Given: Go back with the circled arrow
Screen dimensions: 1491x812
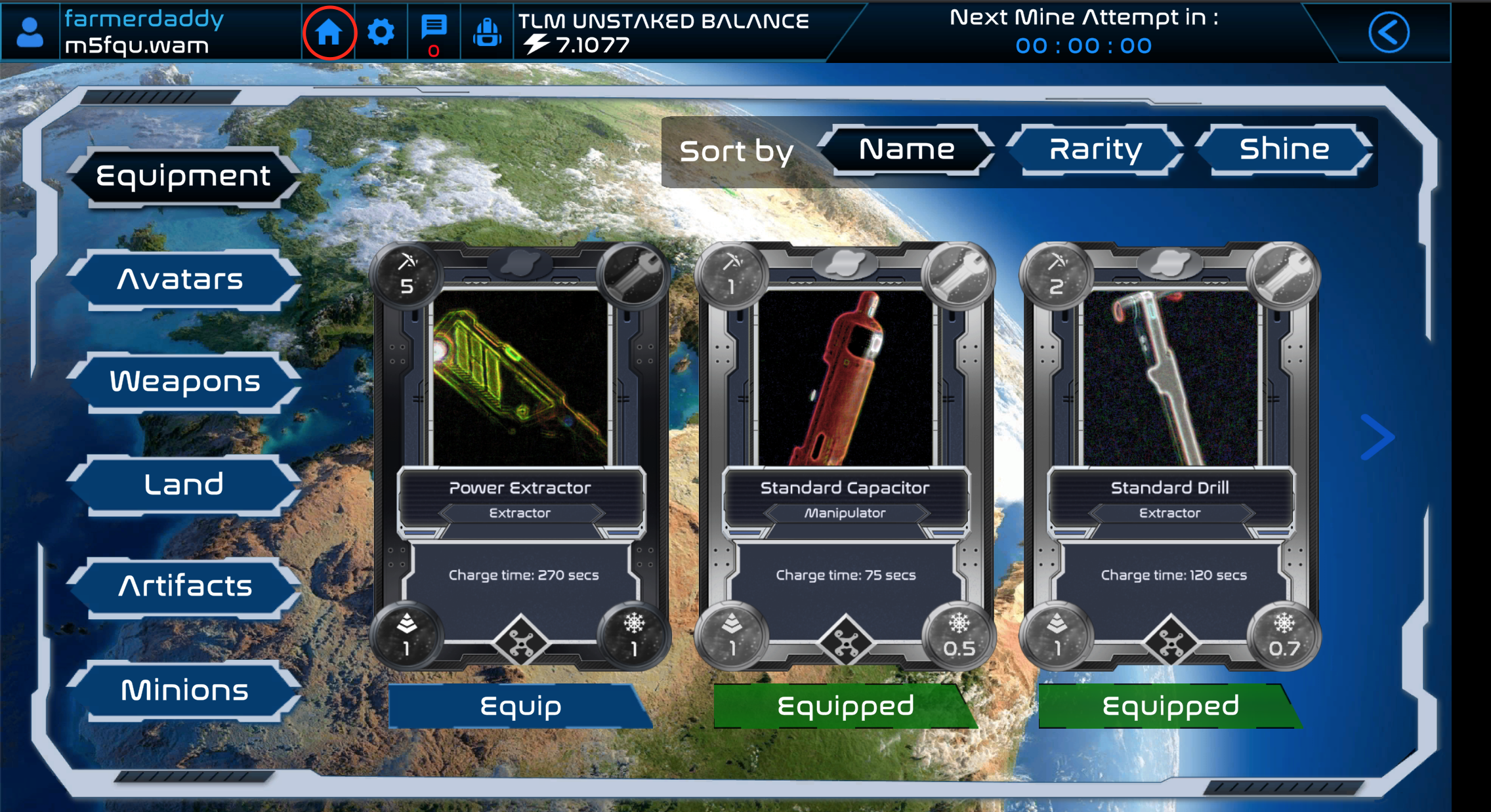Looking at the screenshot, I should (x=1389, y=32).
